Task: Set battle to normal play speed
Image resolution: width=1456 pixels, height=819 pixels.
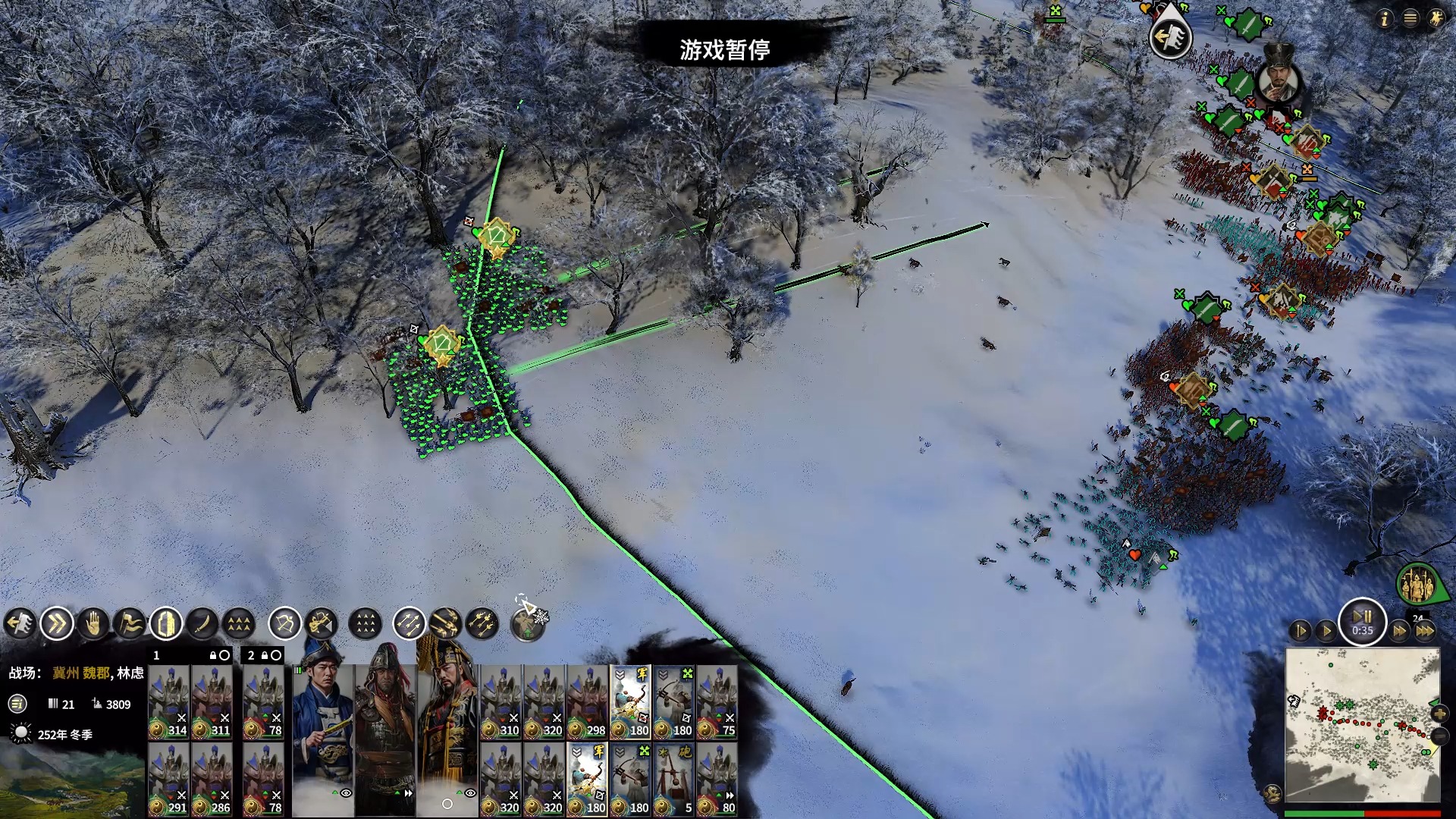Action: pyautogui.click(x=1326, y=631)
